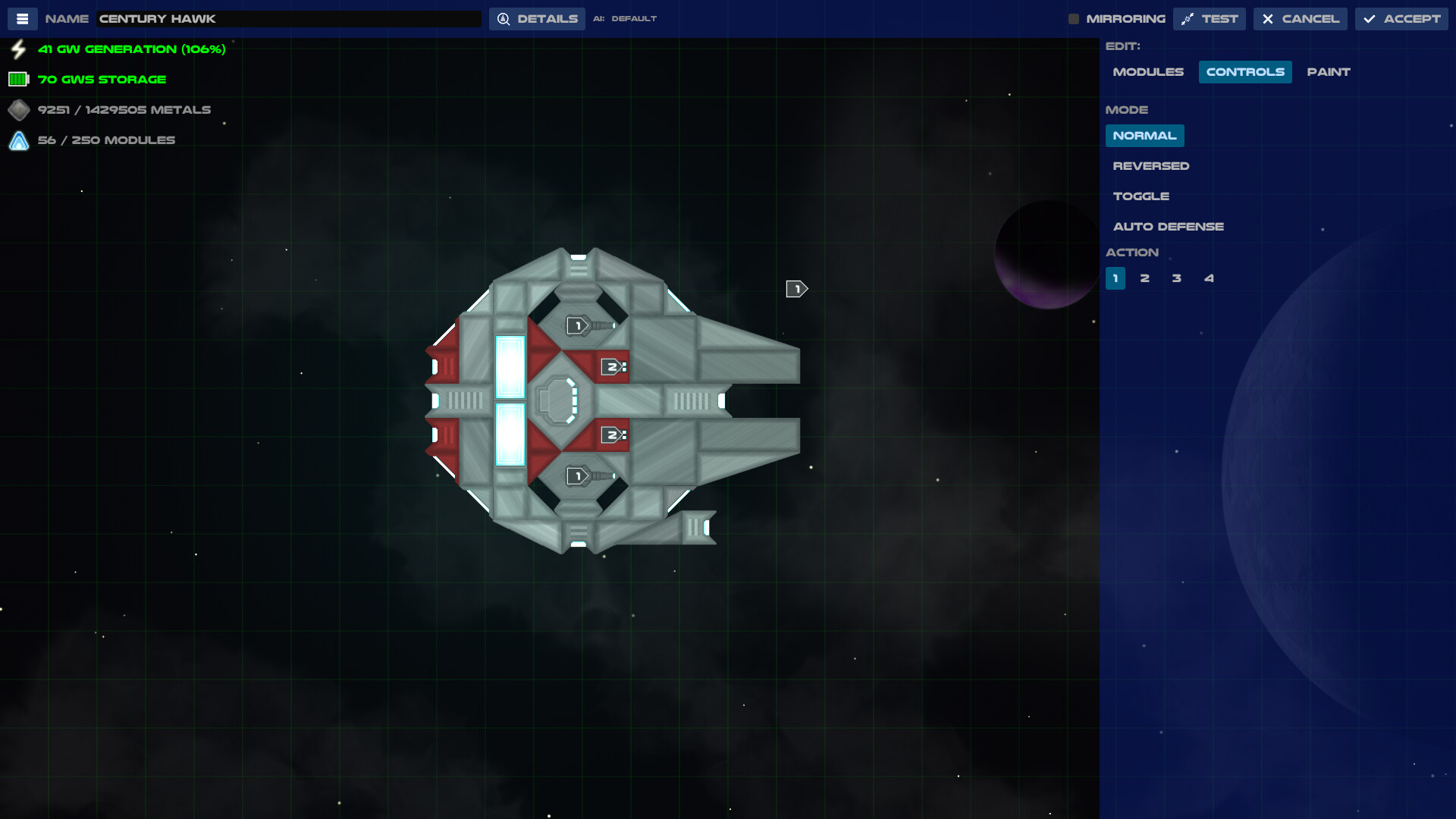Click the green battery storage icon

coord(17,78)
